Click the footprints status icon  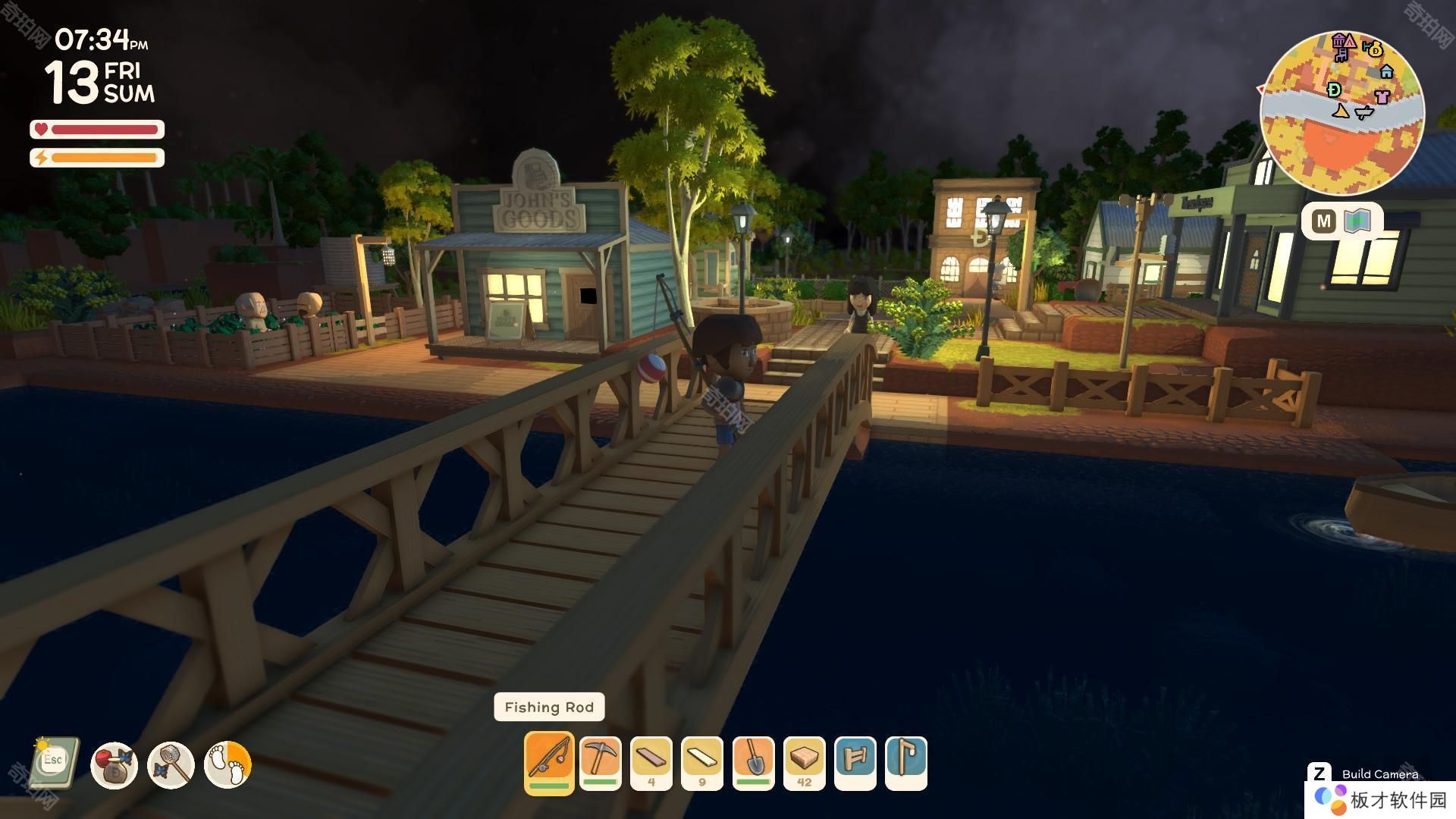[227, 765]
